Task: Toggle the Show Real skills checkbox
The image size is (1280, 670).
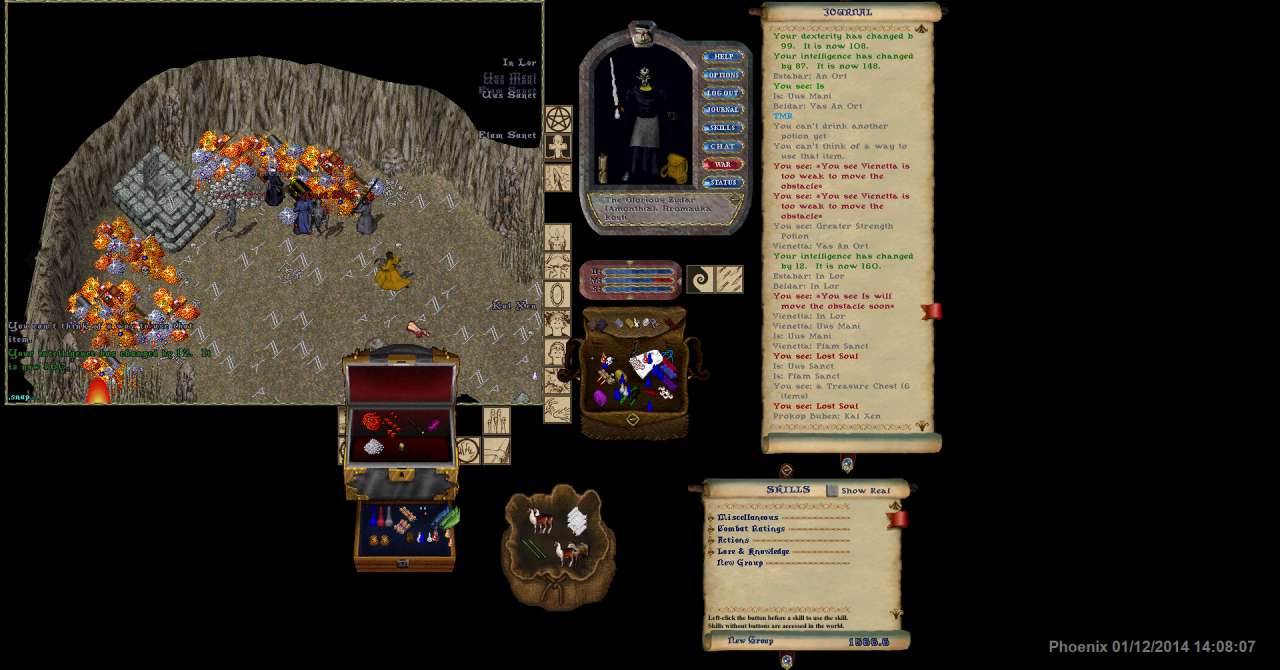Action: (x=832, y=490)
